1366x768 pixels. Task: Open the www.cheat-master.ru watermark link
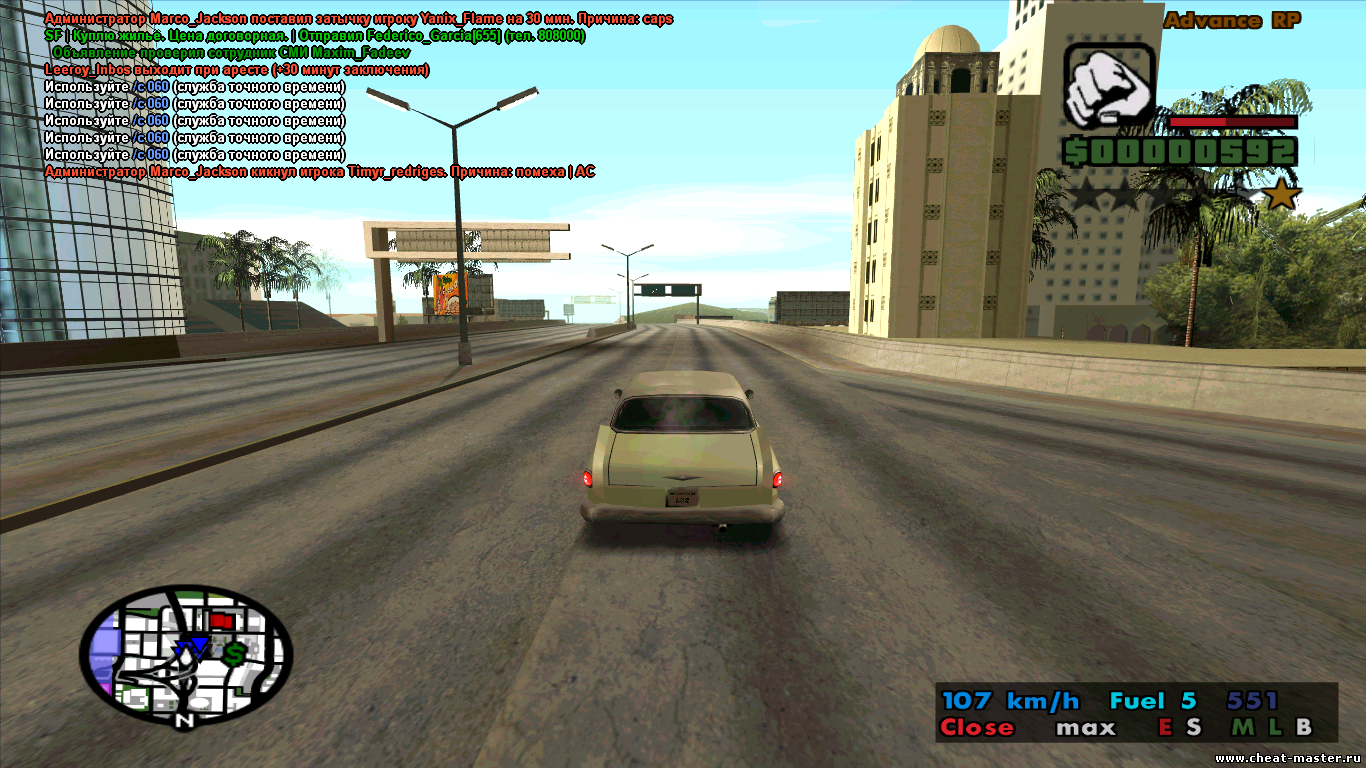1288,758
